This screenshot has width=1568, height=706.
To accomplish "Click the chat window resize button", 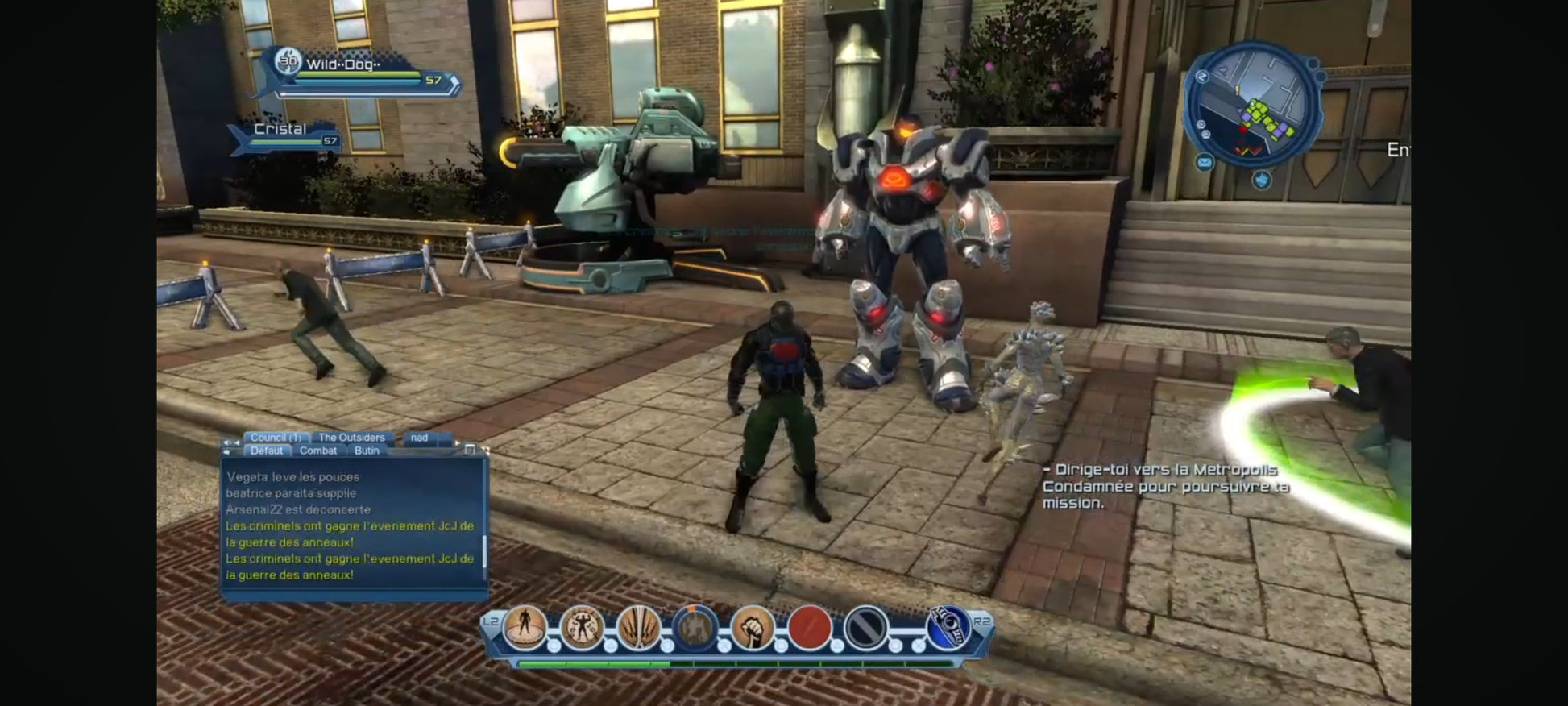I will pos(470,450).
